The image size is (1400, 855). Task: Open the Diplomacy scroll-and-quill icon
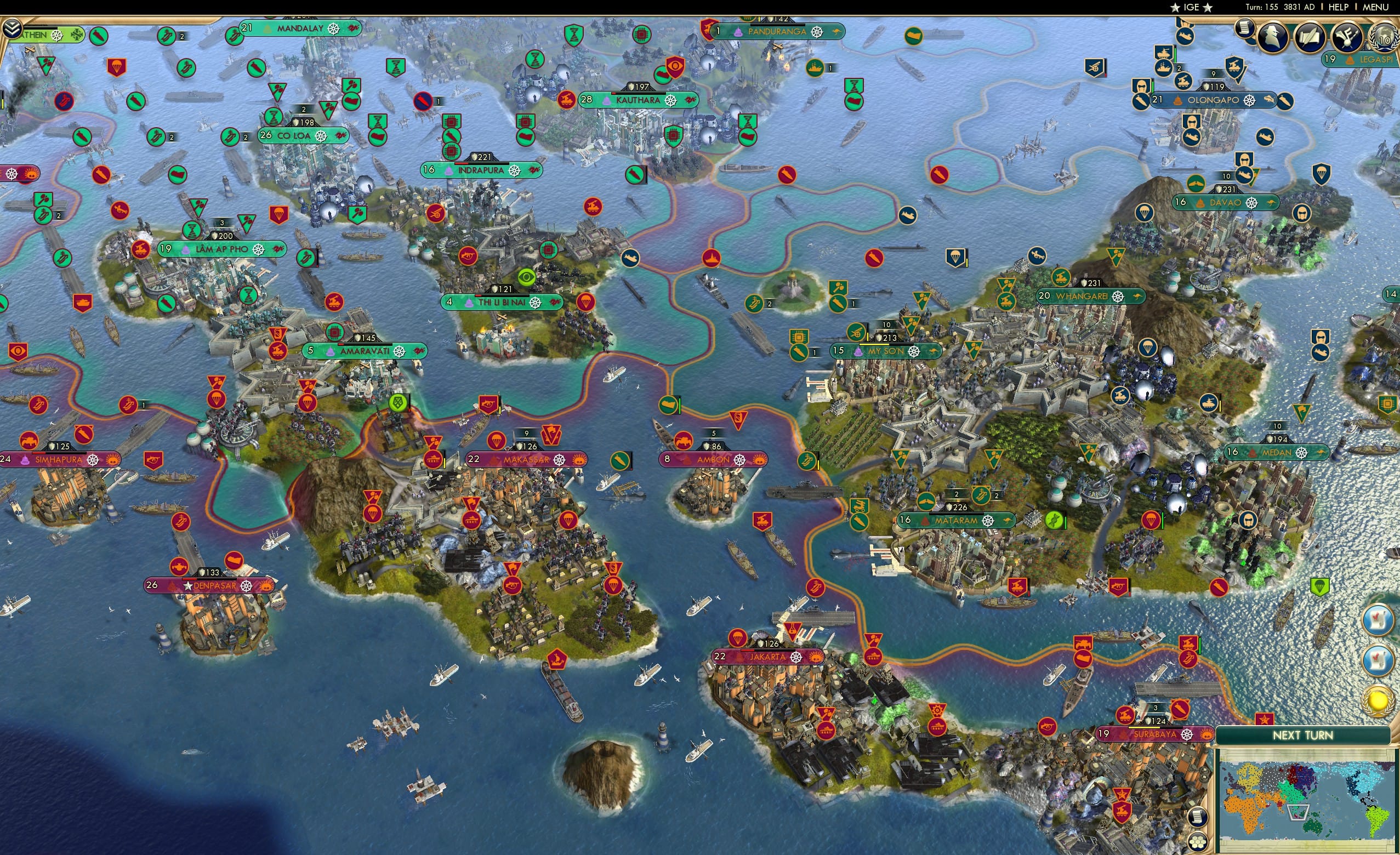(1310, 37)
